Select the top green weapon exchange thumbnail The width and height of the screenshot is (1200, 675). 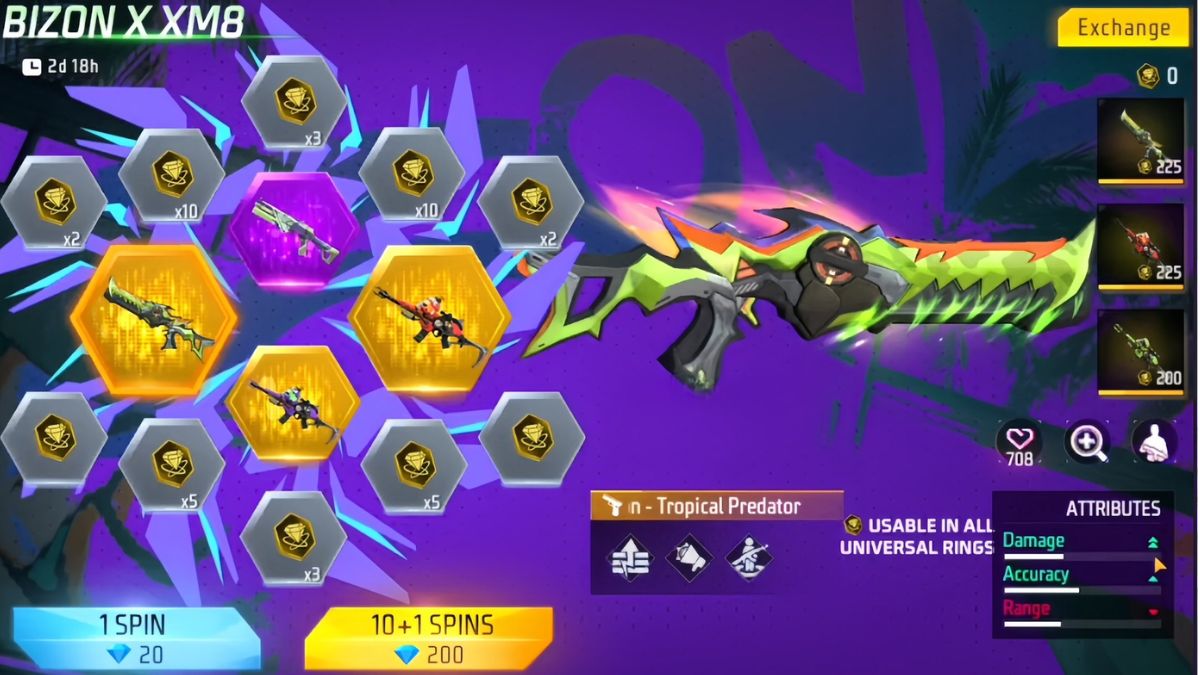tap(1141, 140)
